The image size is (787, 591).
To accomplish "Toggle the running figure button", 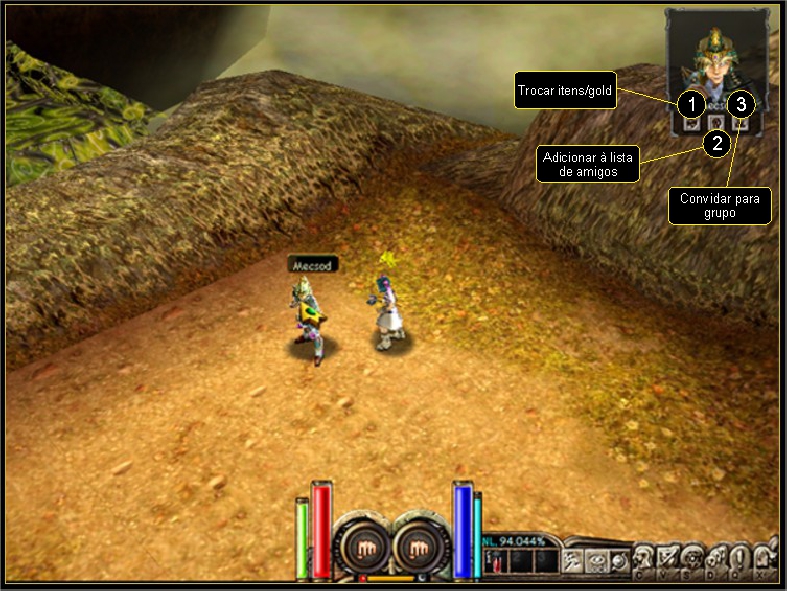I will 575,560.
